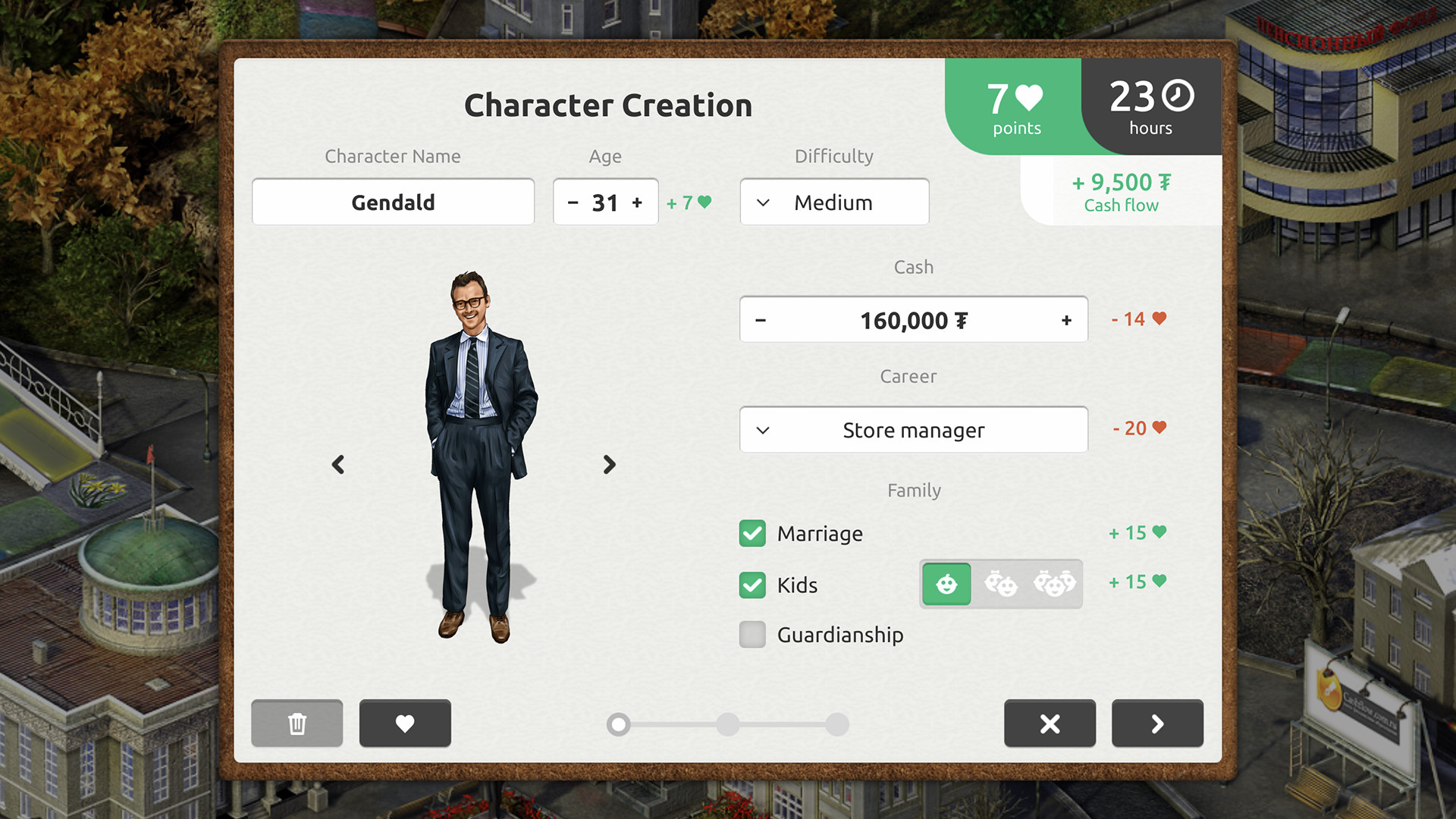Choose the two-kids icon
The width and height of the screenshot is (1456, 819).
[x=1001, y=584]
